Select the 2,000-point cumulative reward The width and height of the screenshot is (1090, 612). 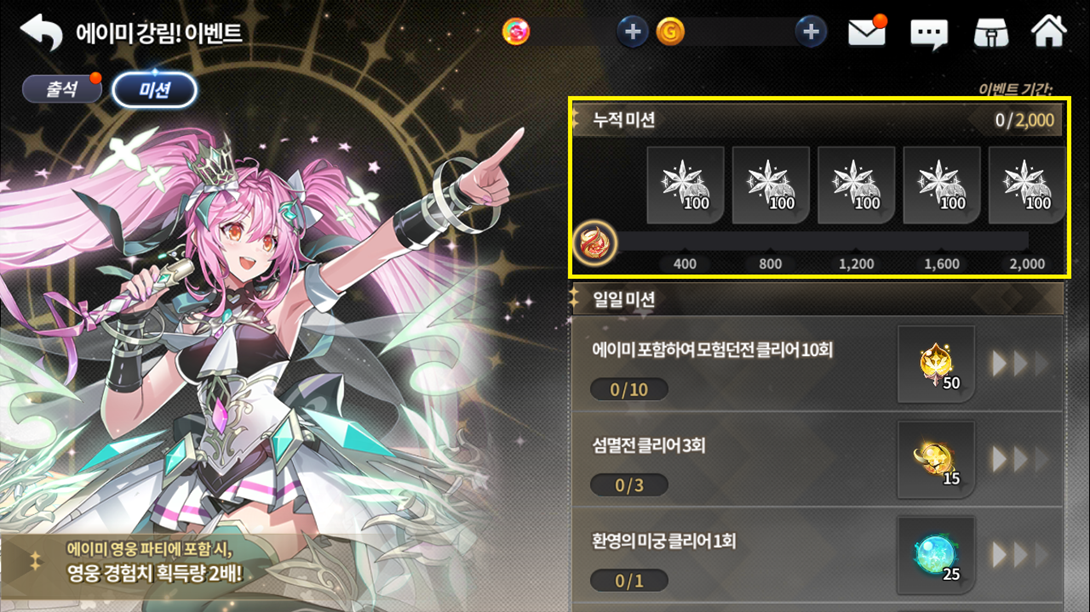(1027, 185)
